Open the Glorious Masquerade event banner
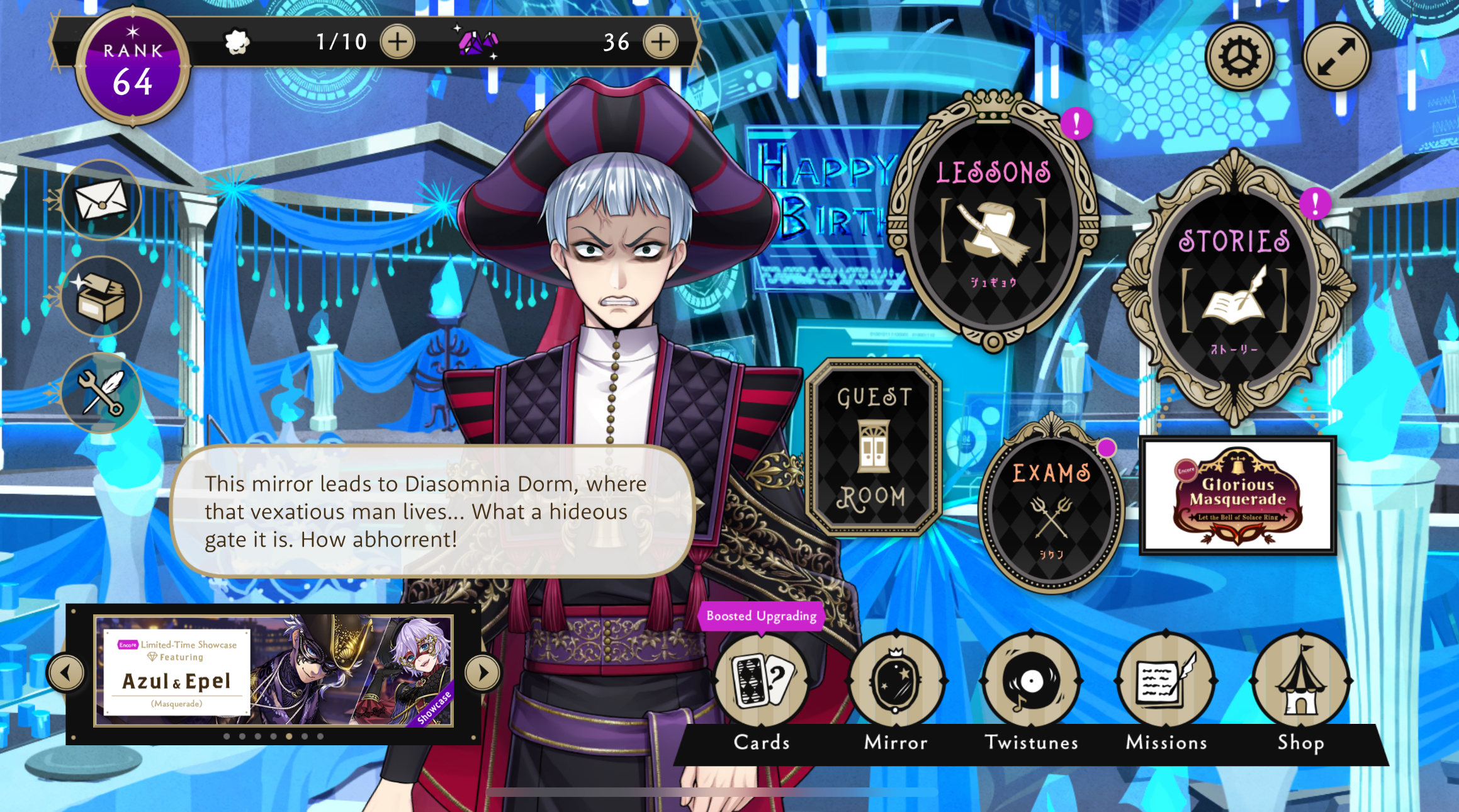Screen dimensions: 1459x812 coord(1237,495)
